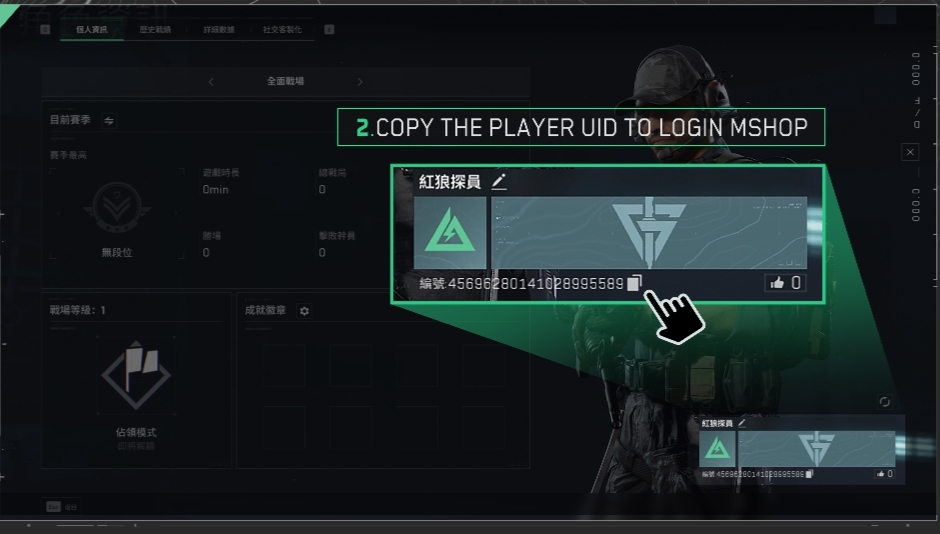Go to next game mode with right arrow

coord(360,82)
